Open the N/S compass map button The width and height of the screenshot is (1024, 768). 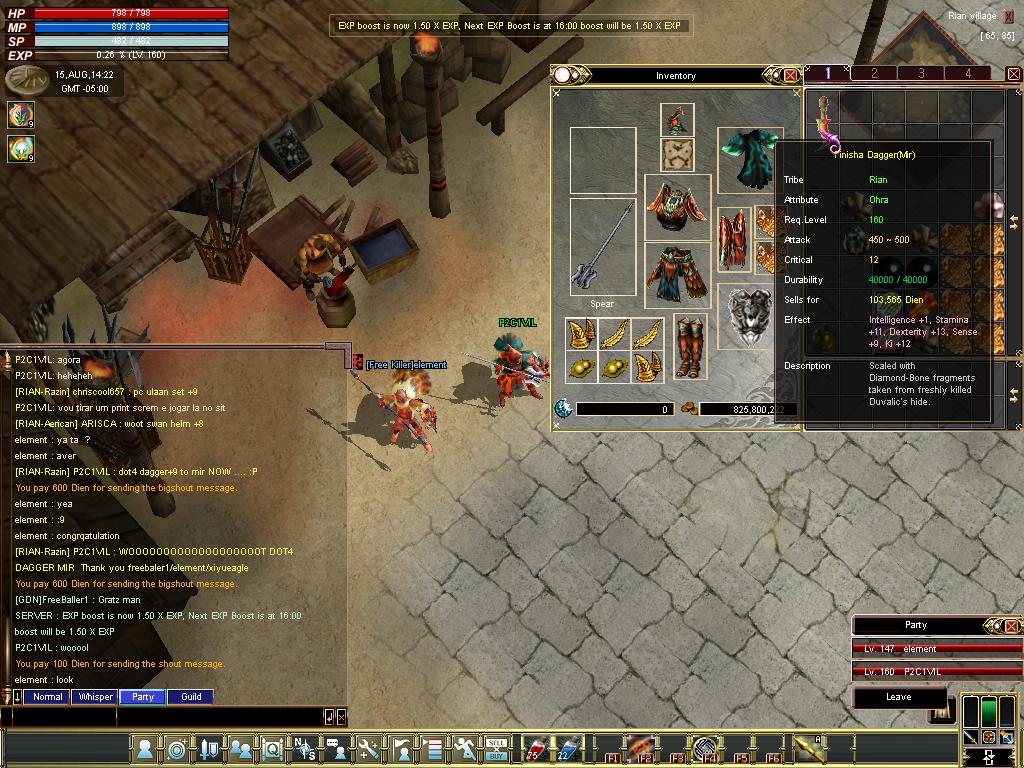(x=304, y=748)
